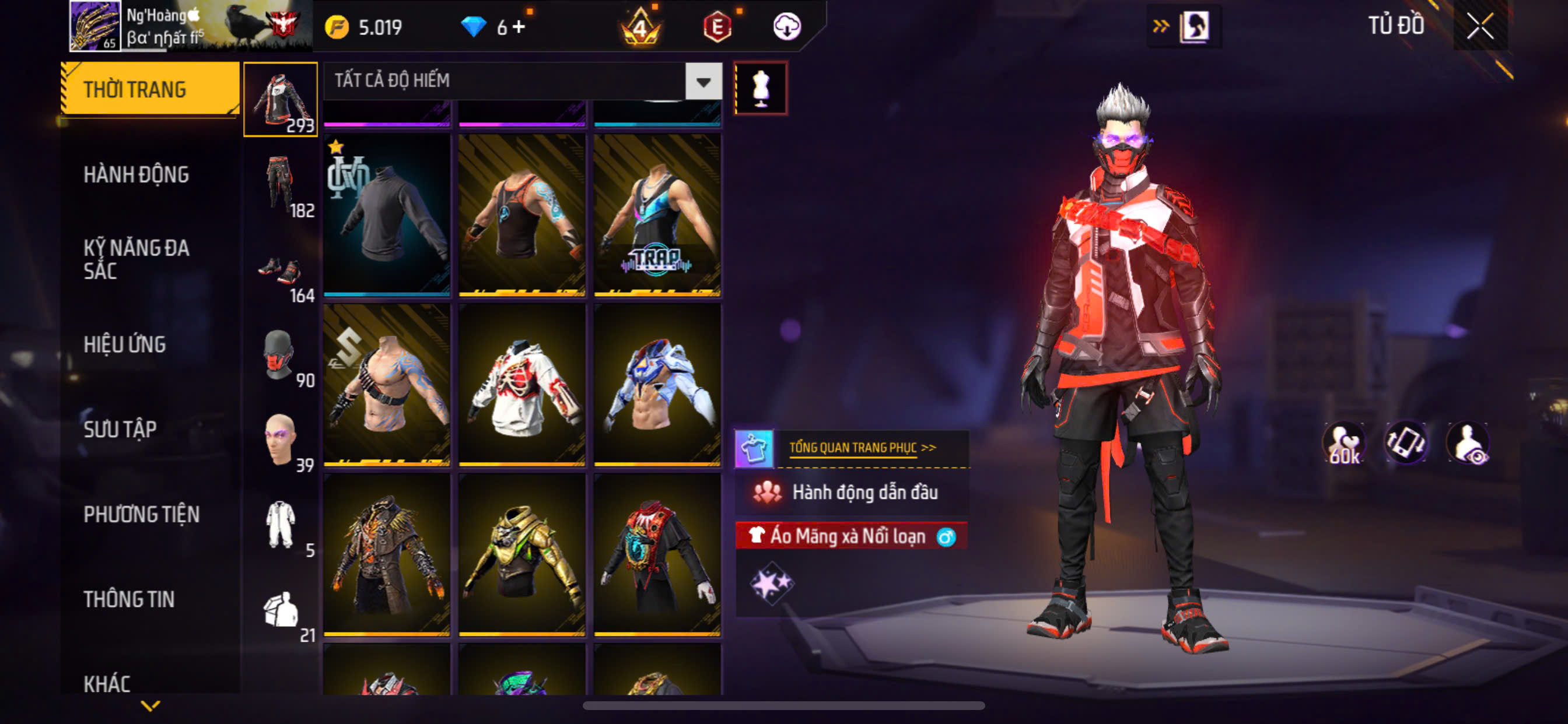Select the mask subcategory showing 90
This screenshot has height=724, width=1568.
(281, 356)
